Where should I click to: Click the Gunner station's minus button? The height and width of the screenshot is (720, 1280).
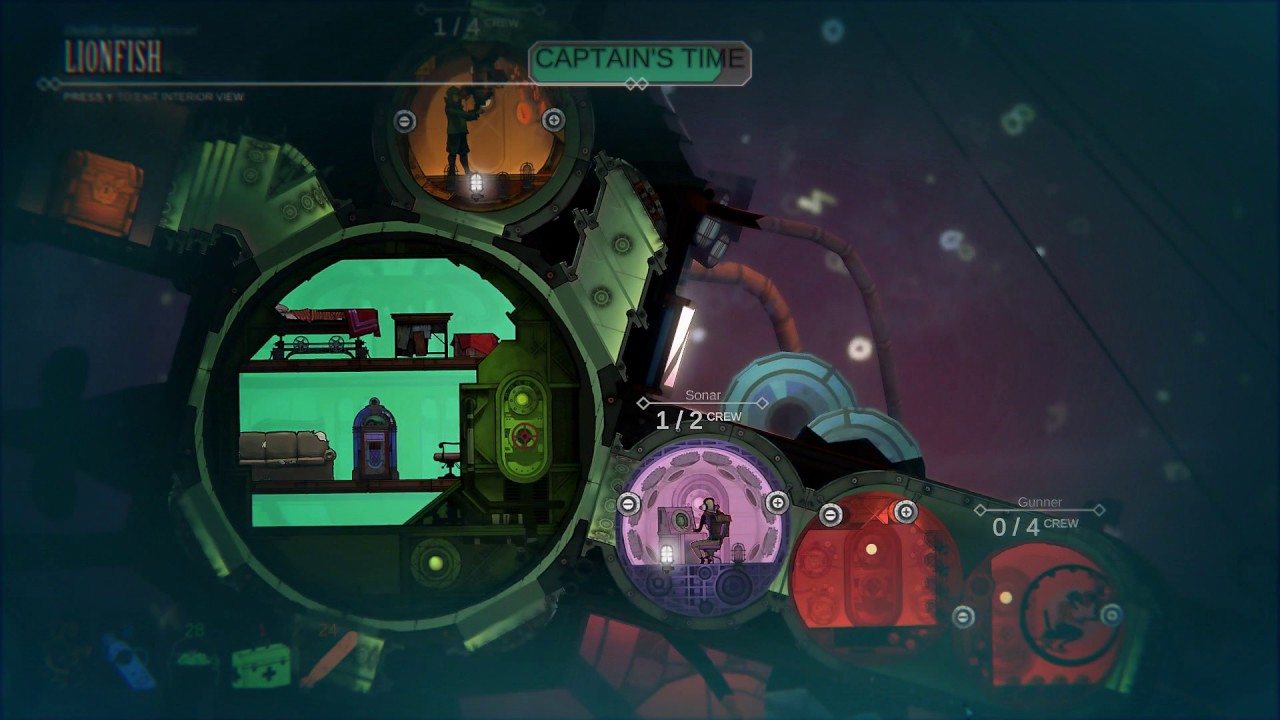[963, 616]
